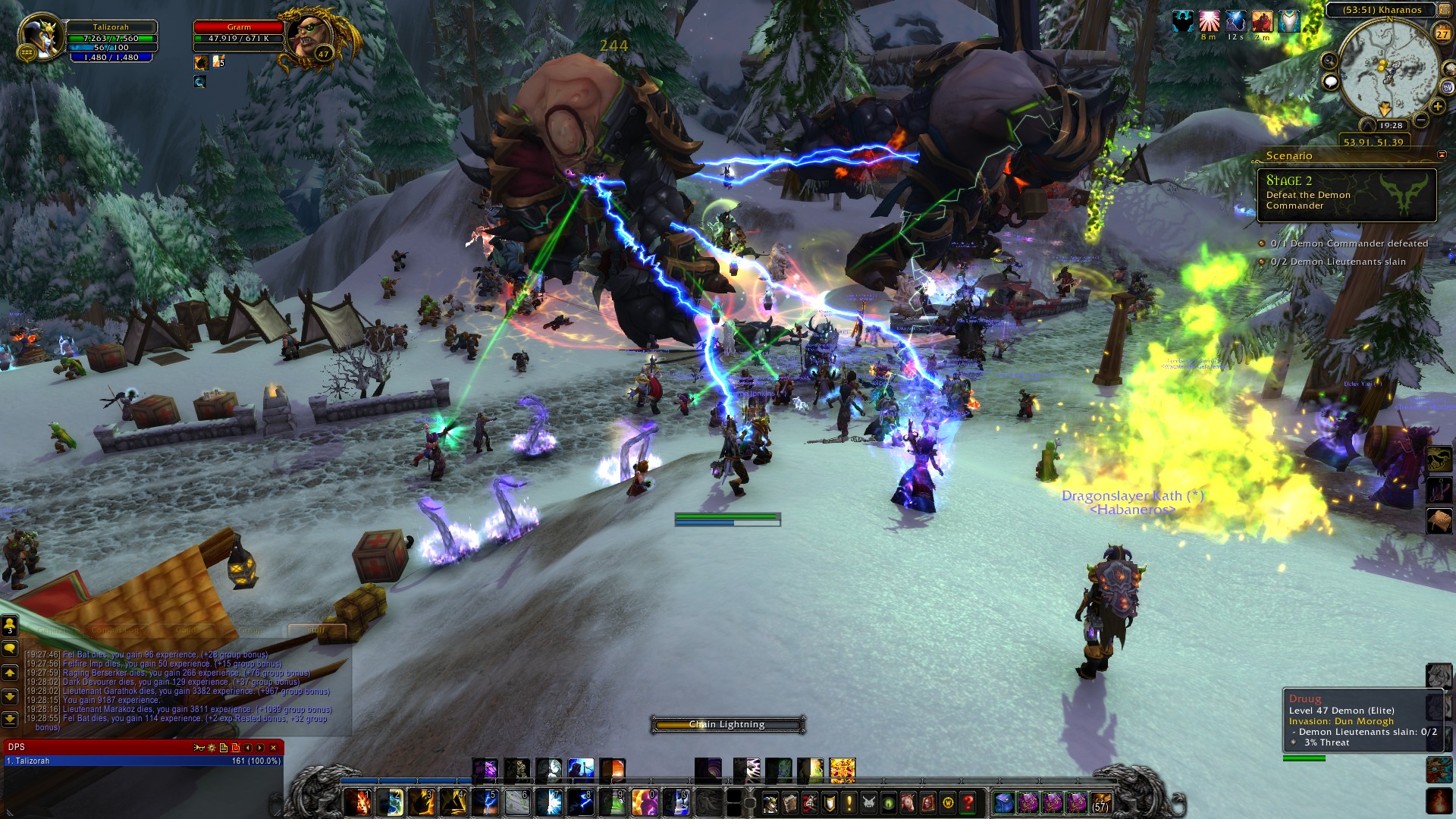Open the social button showing 3 friends

click(10, 626)
